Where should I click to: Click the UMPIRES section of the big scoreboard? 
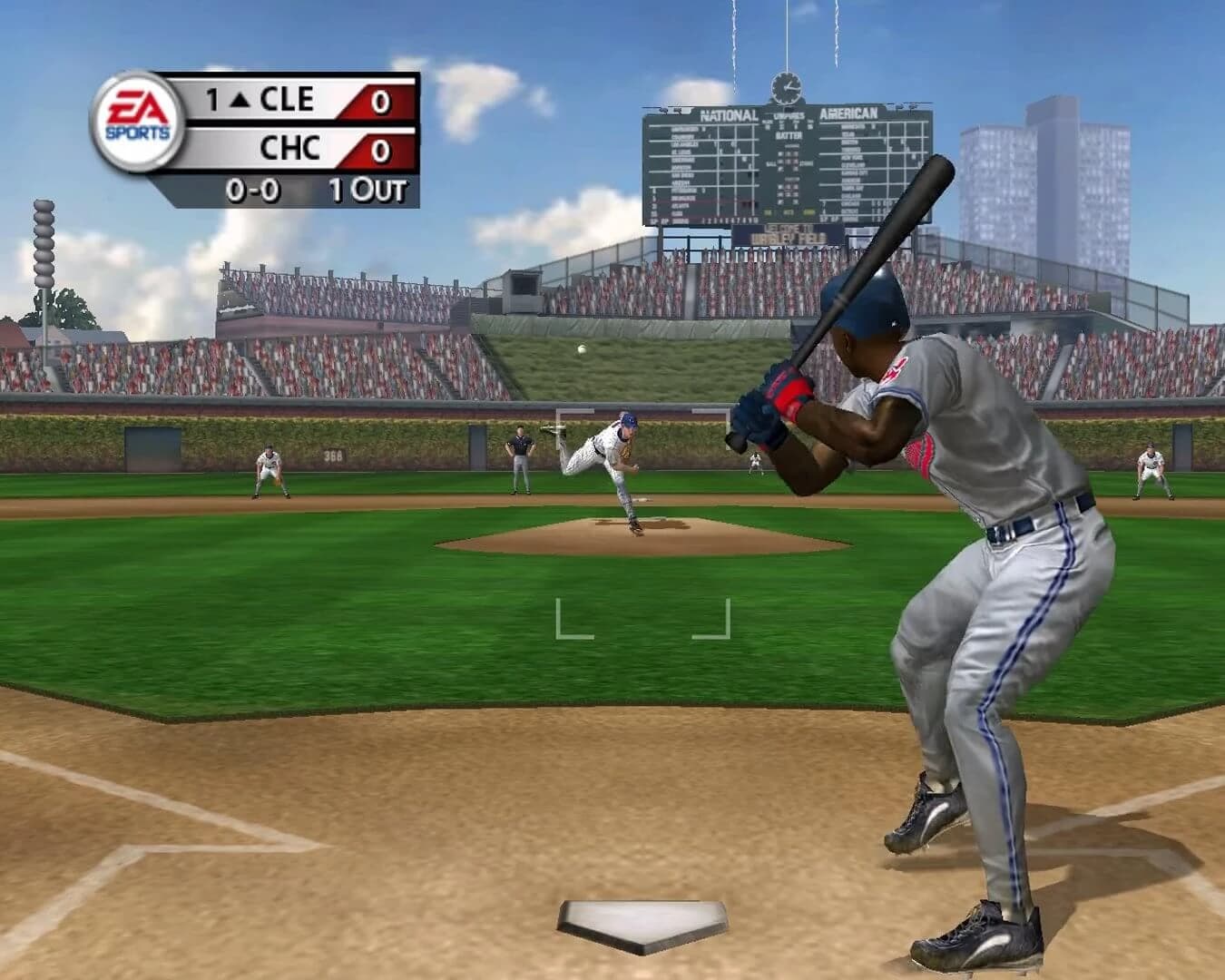coord(789,115)
